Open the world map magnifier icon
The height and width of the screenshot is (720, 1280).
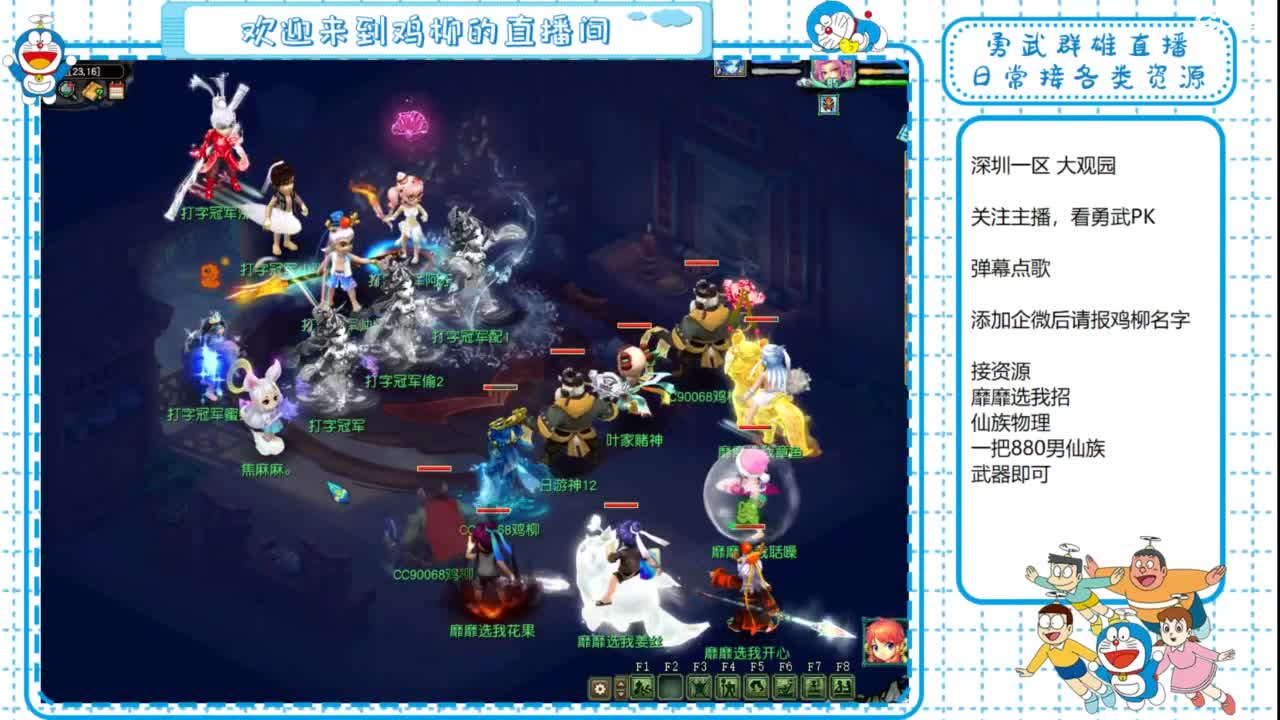pyautogui.click(x=66, y=90)
